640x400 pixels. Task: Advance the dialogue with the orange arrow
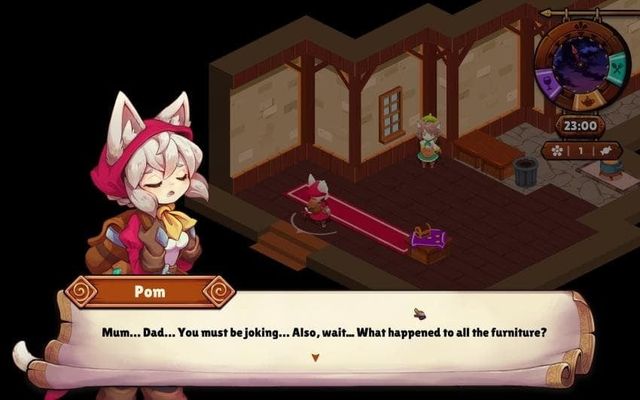point(315,357)
